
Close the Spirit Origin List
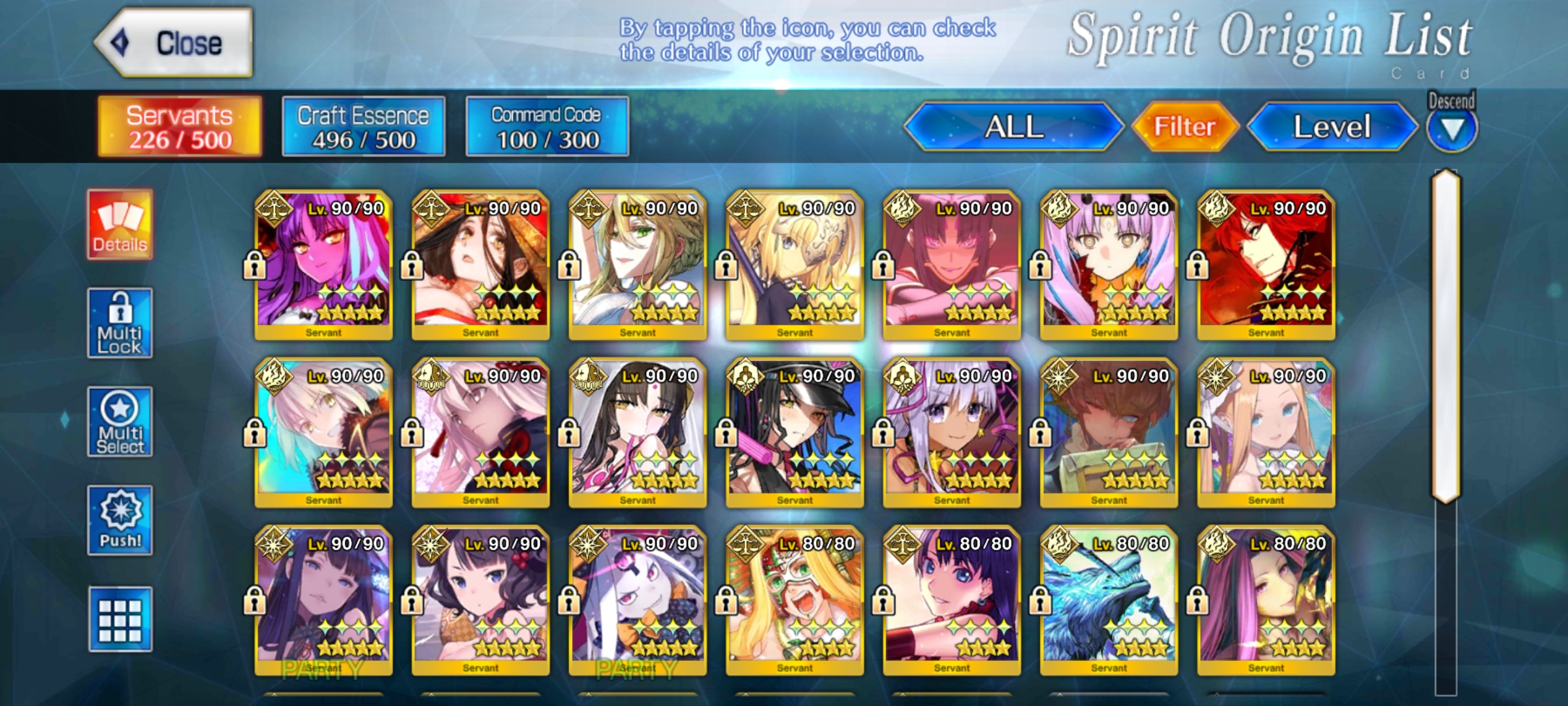tap(174, 43)
